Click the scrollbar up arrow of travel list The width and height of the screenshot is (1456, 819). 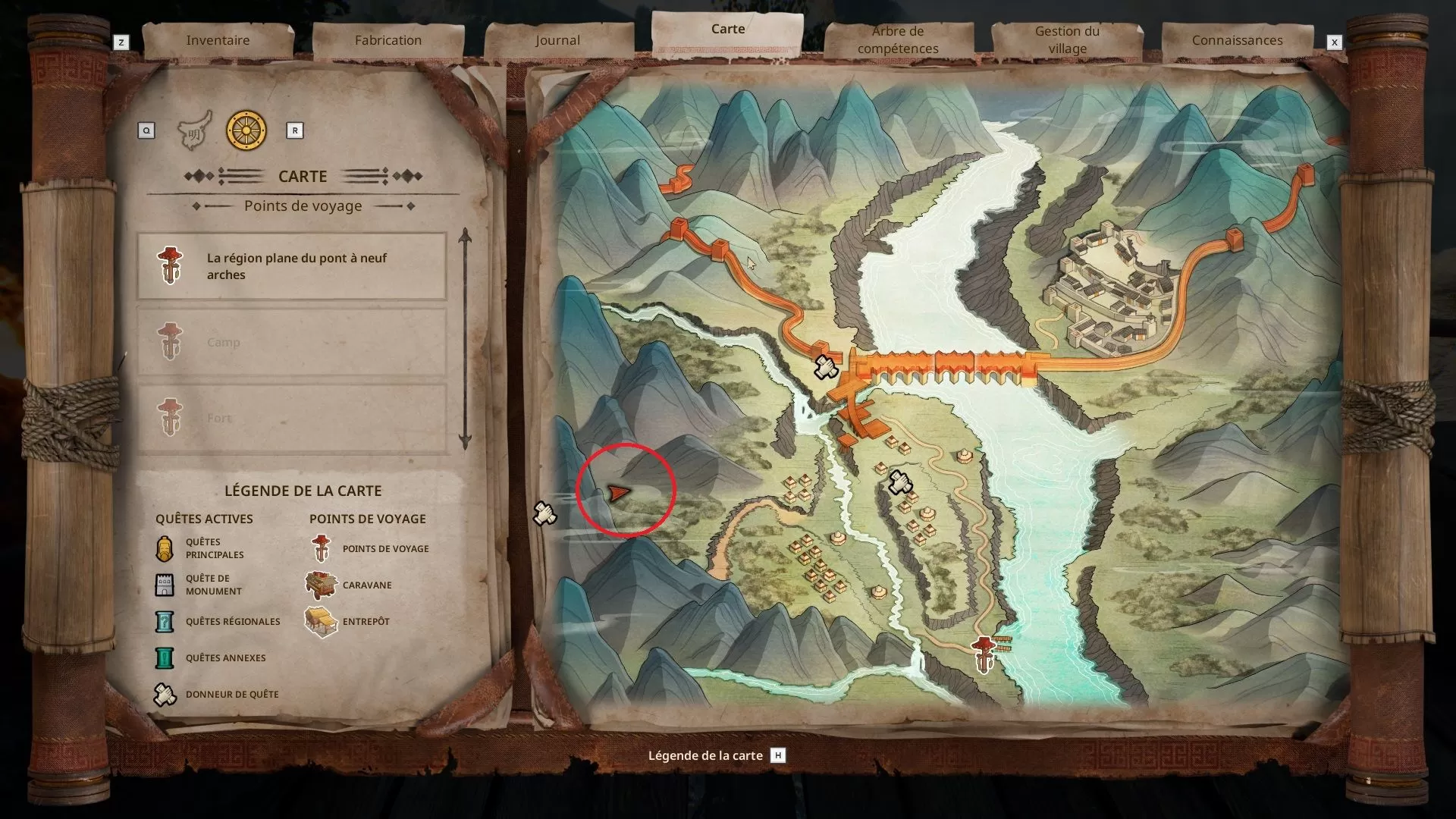pyautogui.click(x=465, y=237)
